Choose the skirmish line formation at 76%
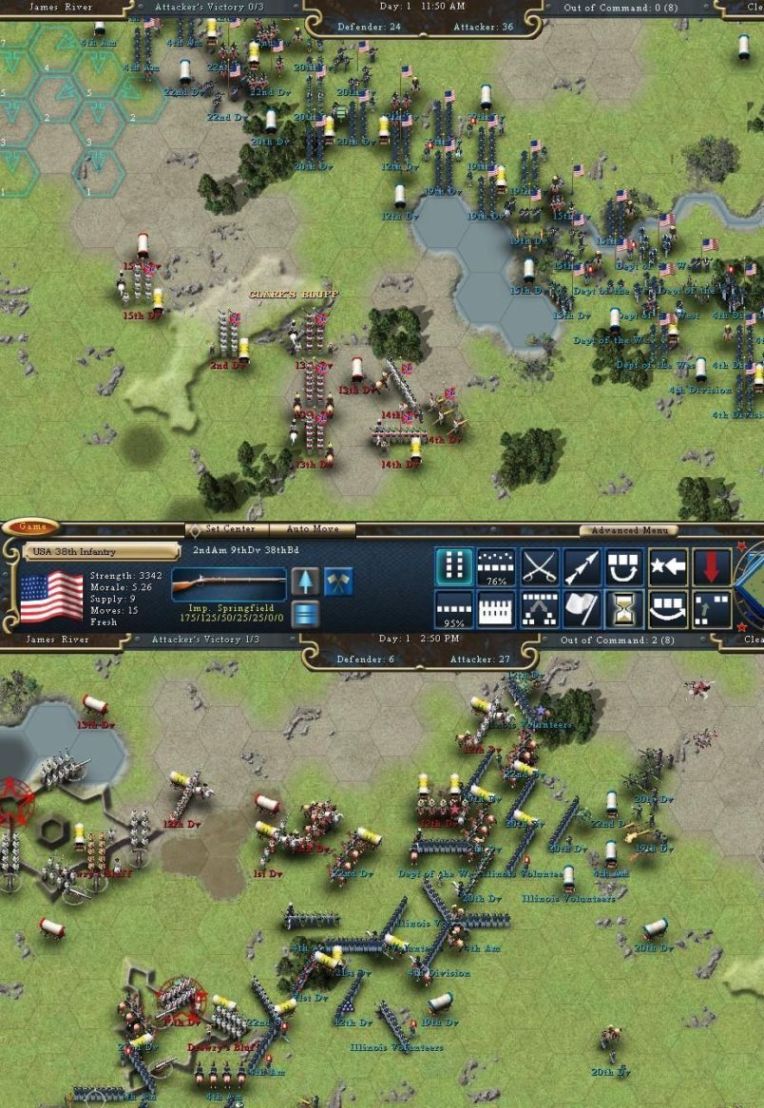This screenshot has height=1108, width=764. click(x=497, y=567)
